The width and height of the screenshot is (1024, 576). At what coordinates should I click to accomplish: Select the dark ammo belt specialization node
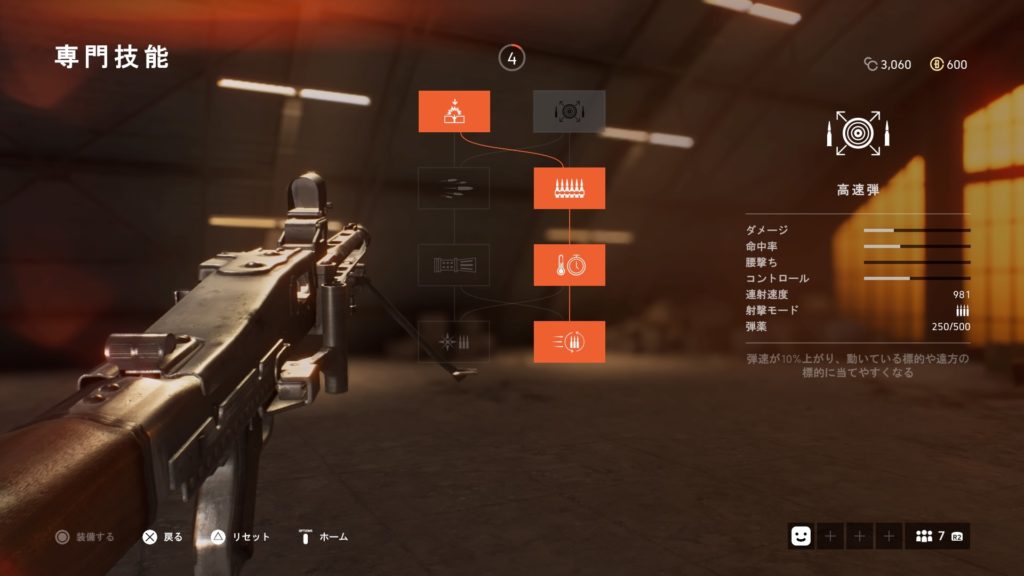click(454, 265)
